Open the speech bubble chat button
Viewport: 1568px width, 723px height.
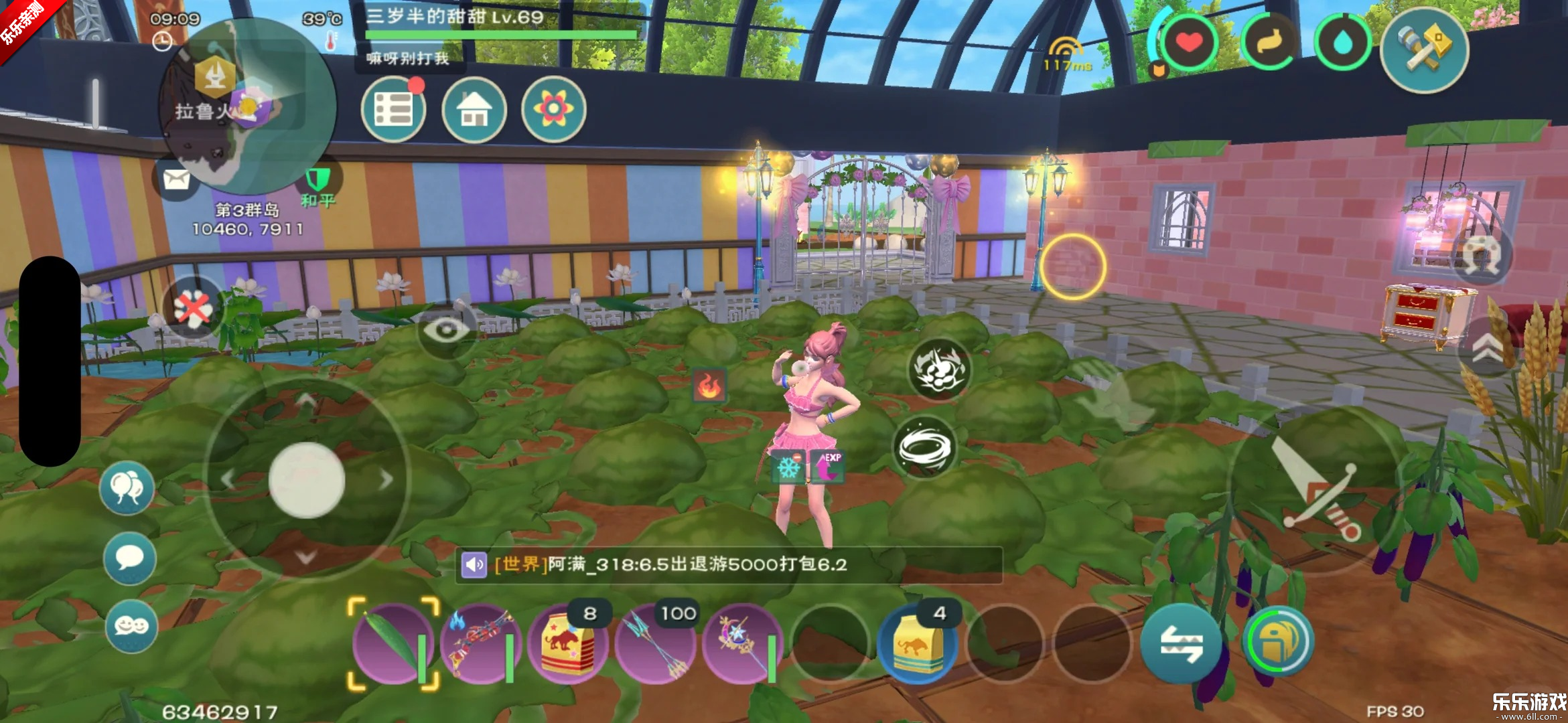129,558
